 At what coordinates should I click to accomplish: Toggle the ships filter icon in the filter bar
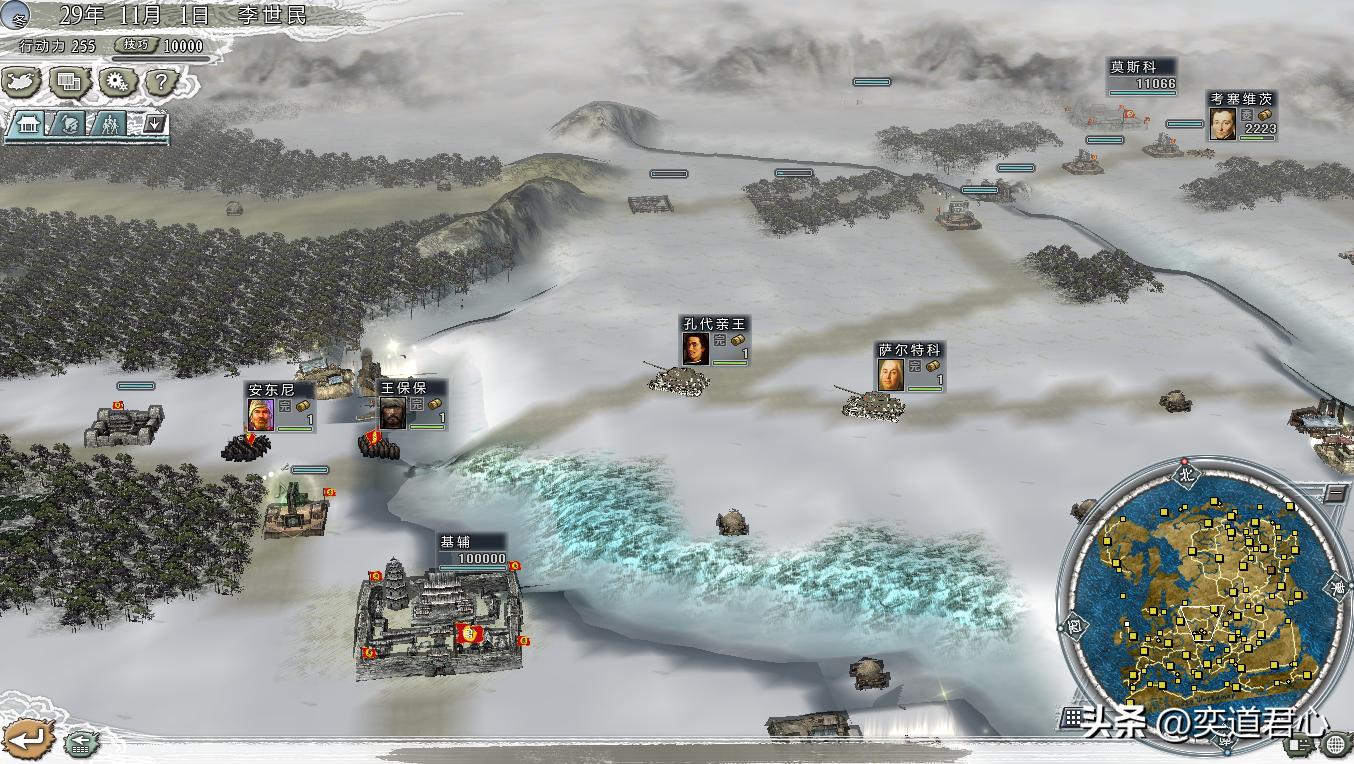point(70,125)
